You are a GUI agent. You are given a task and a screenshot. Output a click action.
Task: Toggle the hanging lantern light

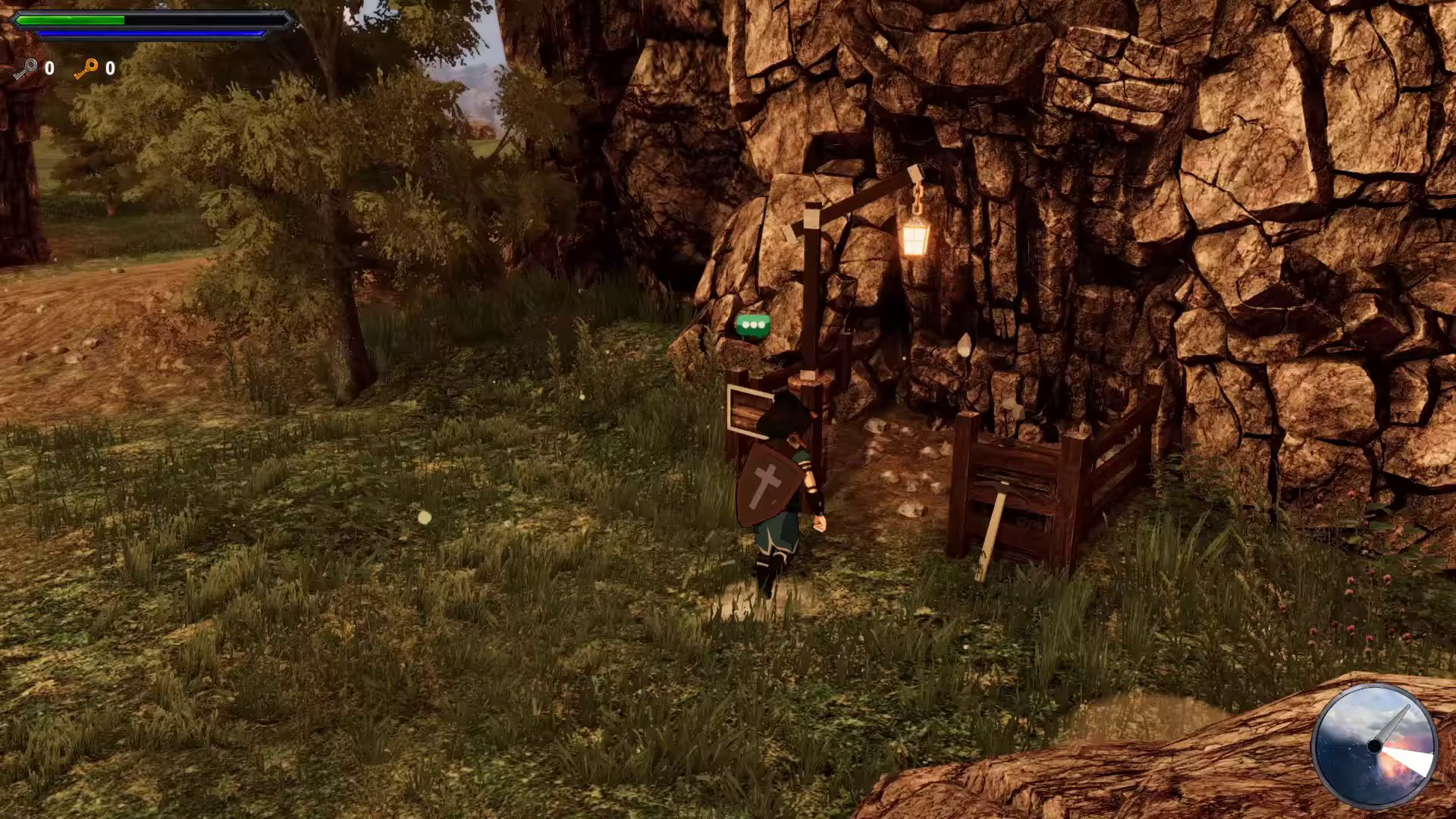(917, 241)
